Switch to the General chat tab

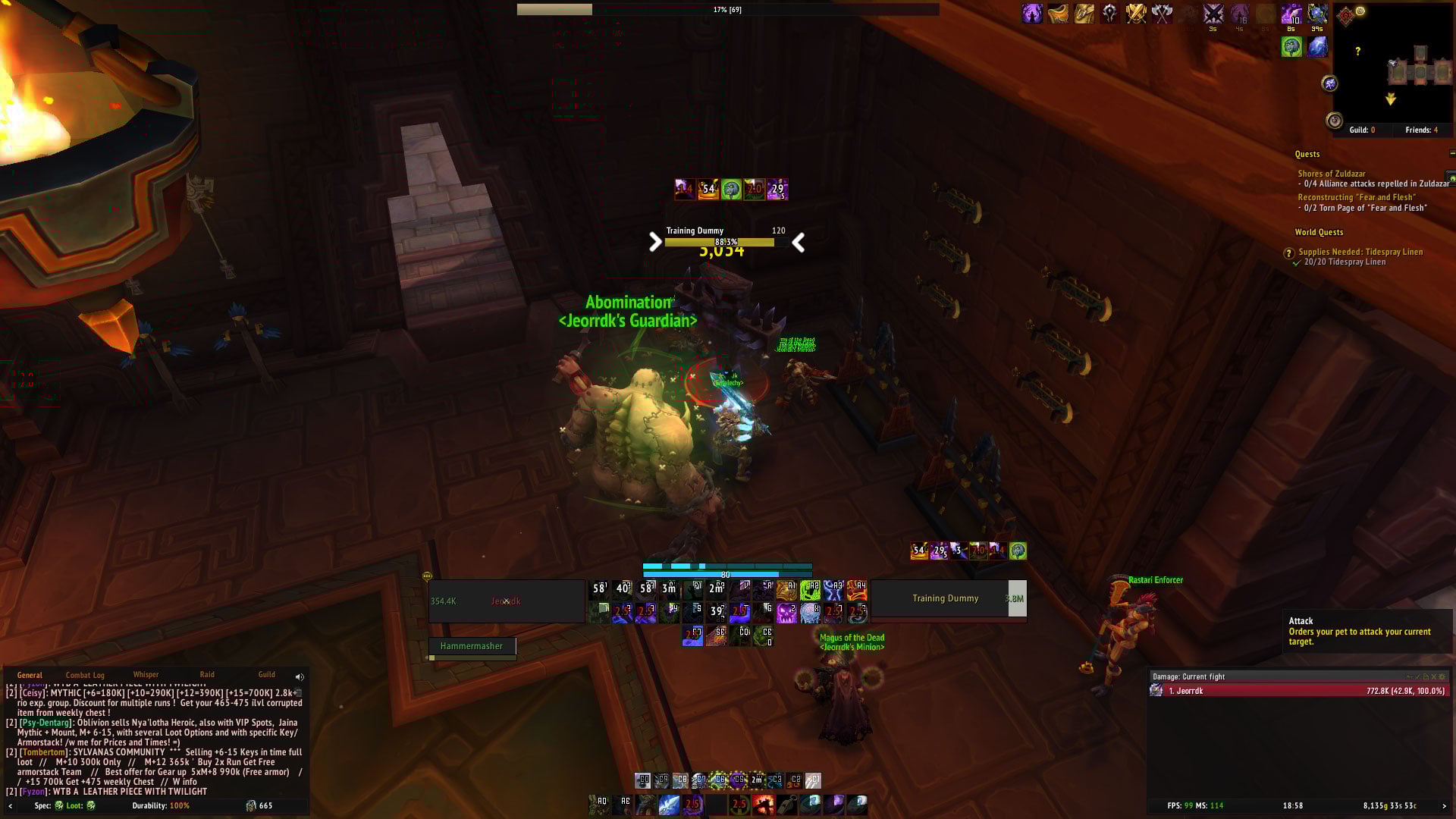coord(30,675)
